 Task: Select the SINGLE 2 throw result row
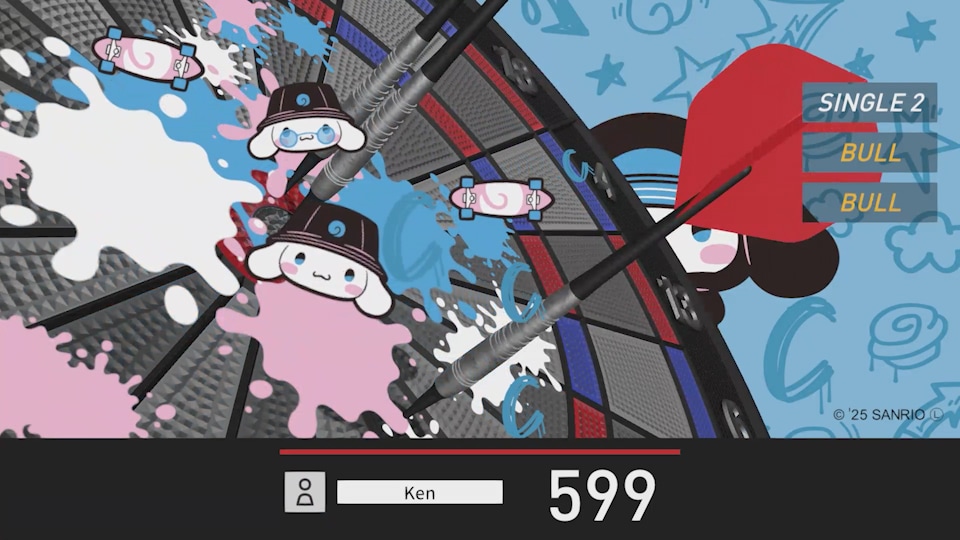pos(869,102)
